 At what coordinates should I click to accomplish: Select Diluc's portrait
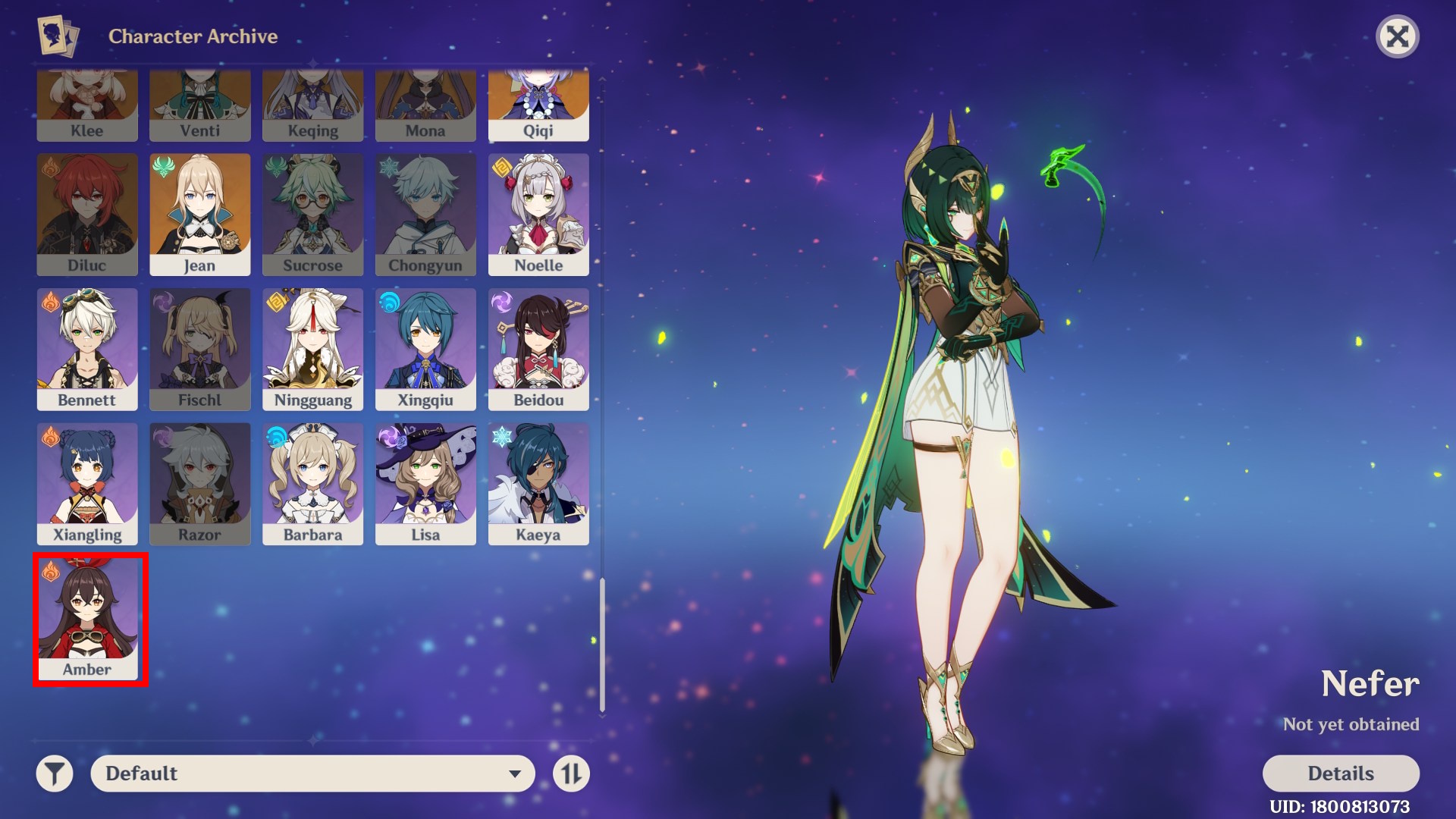87,212
